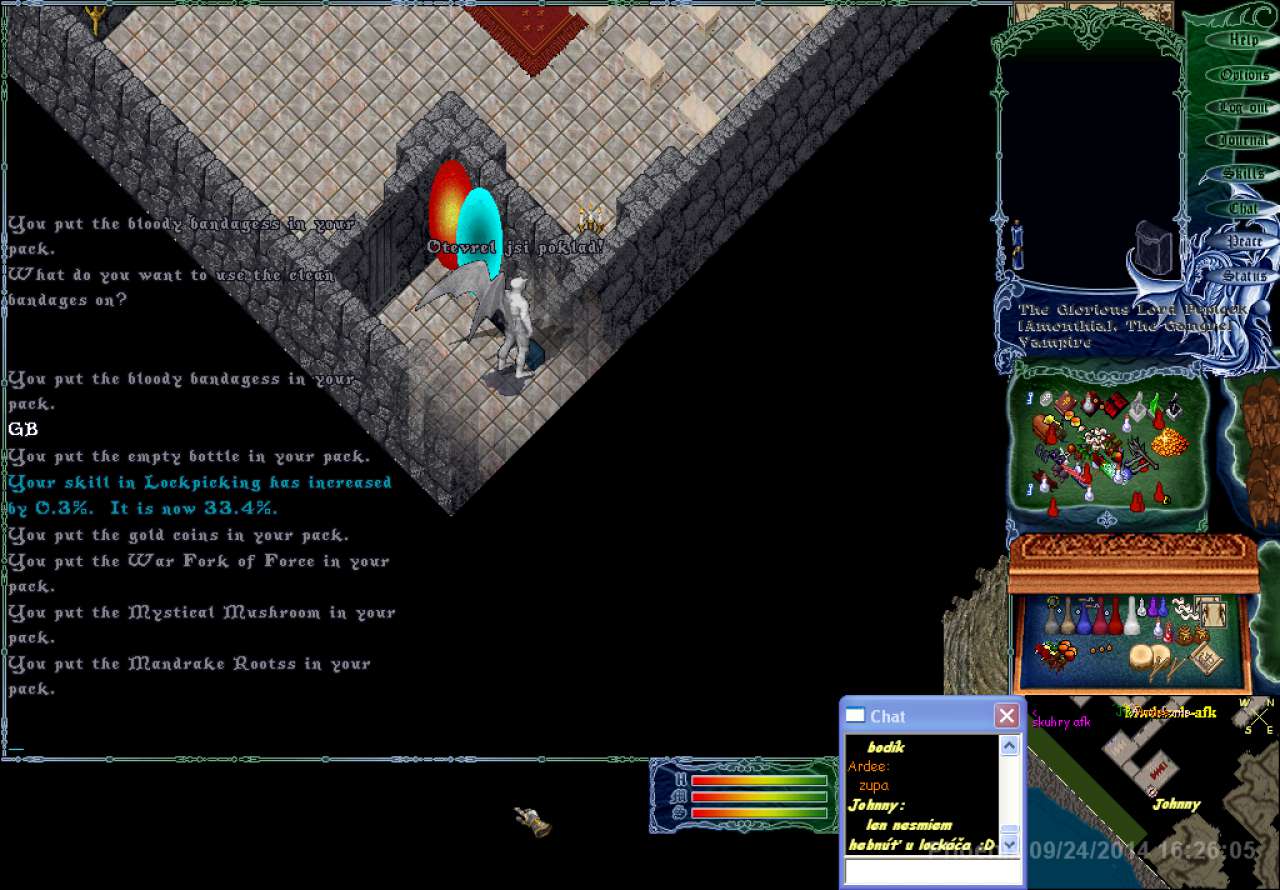
Task: Open the paperdoll Chat button
Action: click(x=1243, y=208)
